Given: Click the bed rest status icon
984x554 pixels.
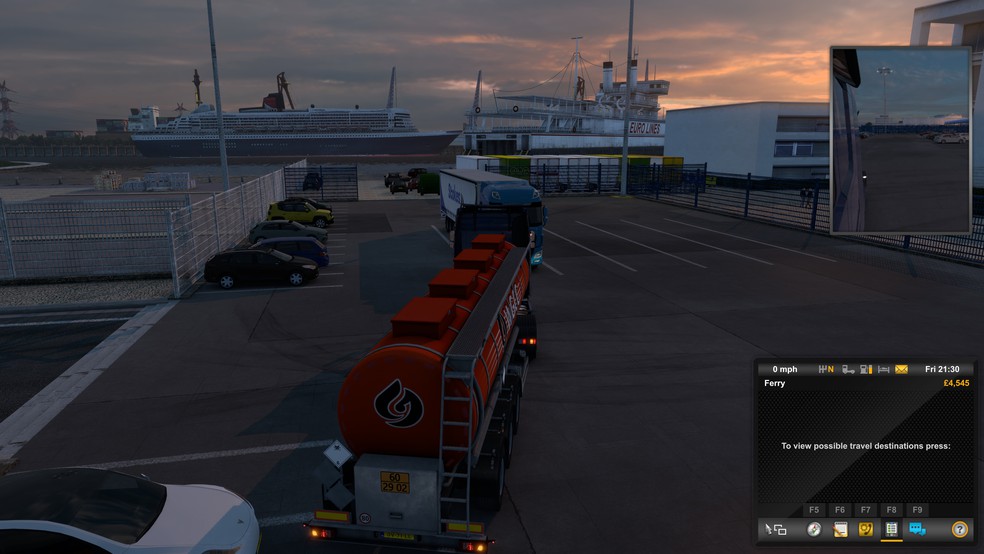Looking at the screenshot, I should tap(883, 369).
